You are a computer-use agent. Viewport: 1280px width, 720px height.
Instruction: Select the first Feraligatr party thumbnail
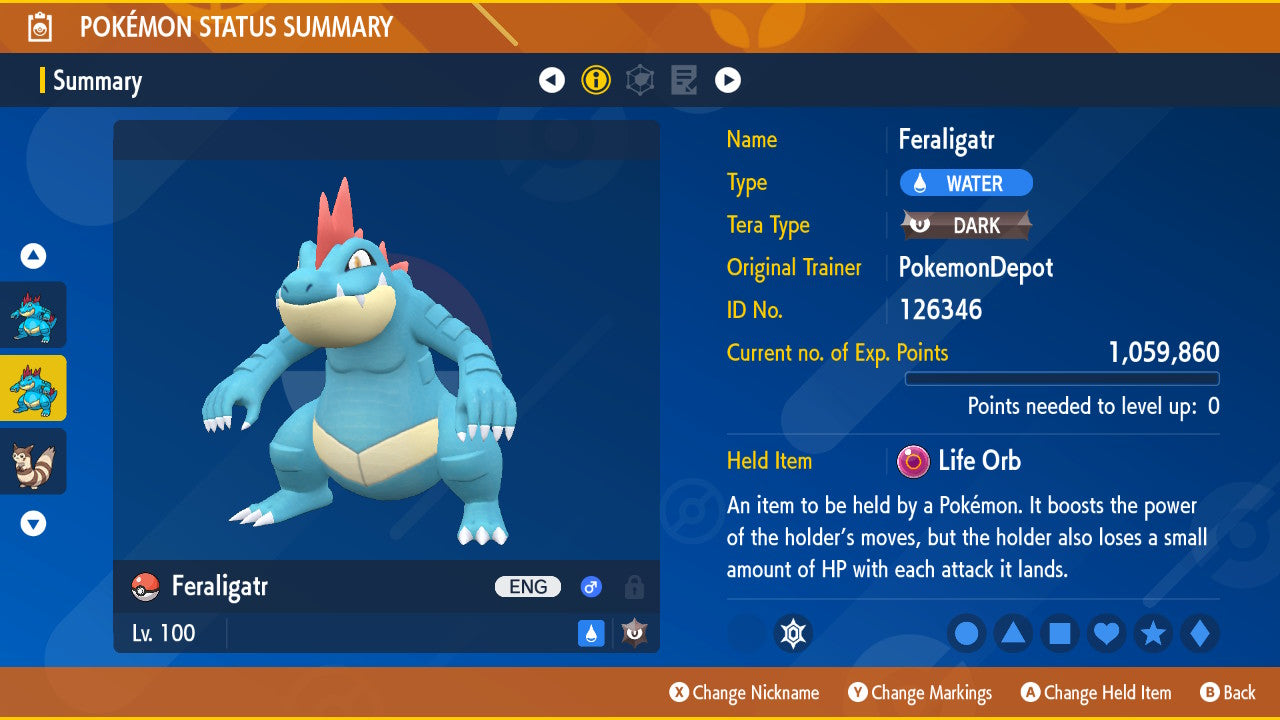pos(34,315)
